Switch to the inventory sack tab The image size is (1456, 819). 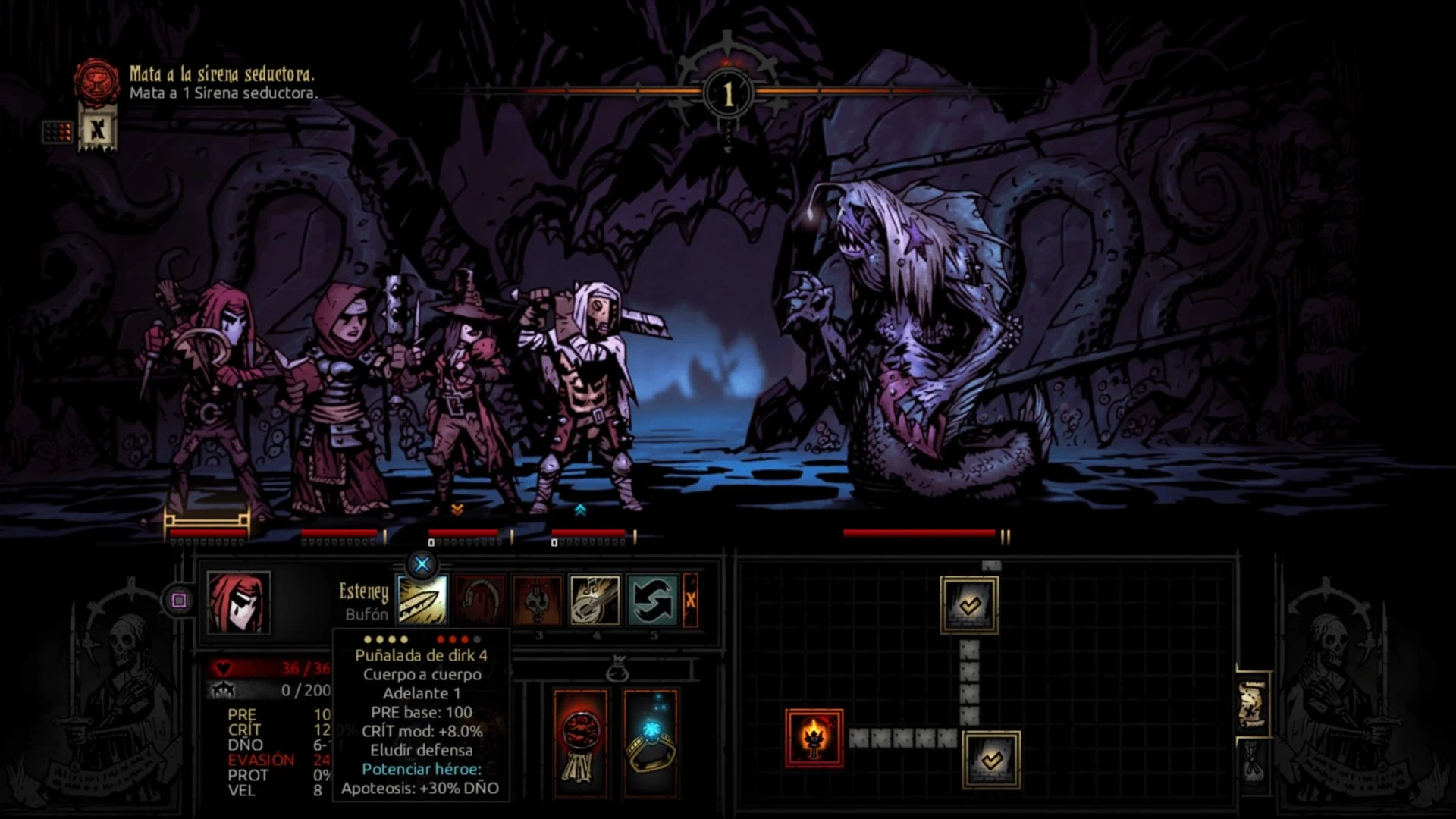[x=1252, y=762]
